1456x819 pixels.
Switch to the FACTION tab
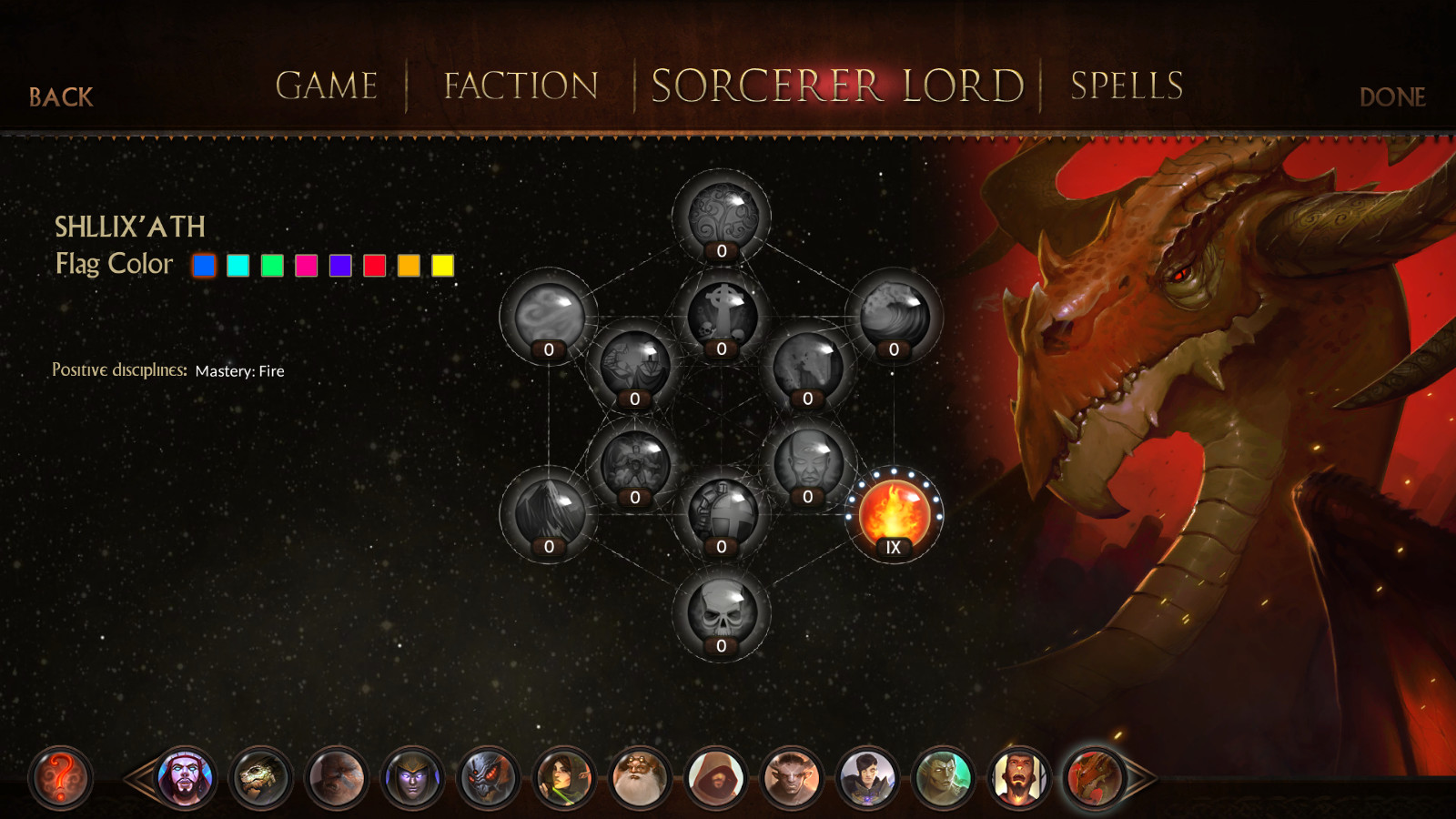(520, 86)
